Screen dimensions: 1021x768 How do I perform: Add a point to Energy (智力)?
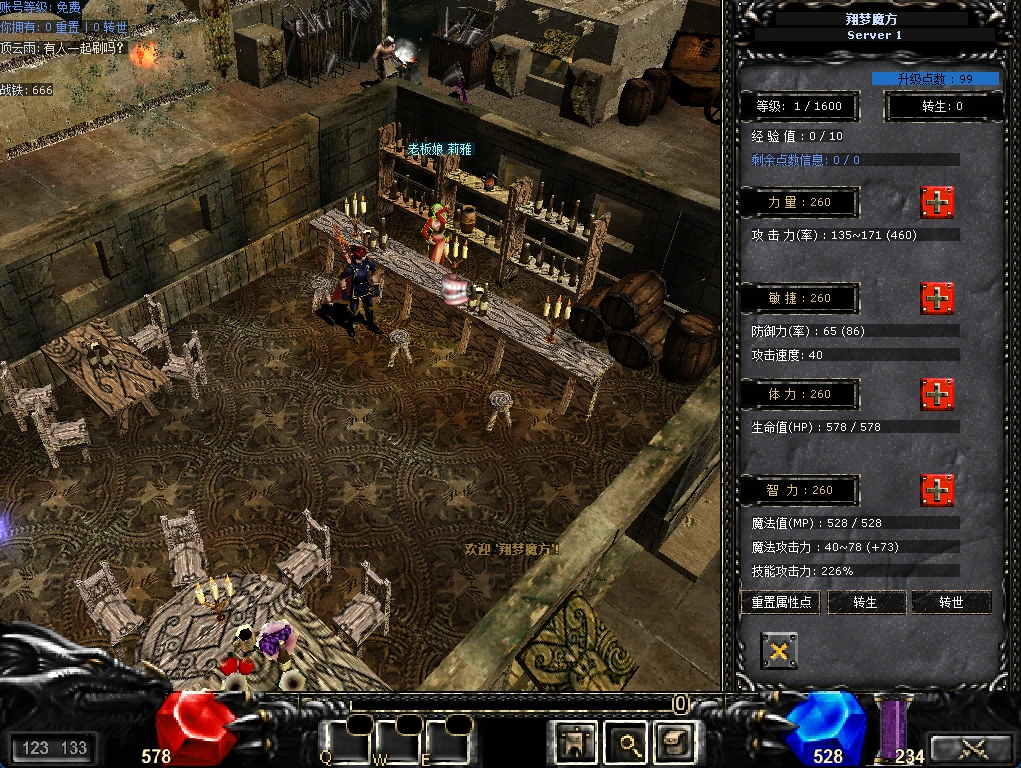tap(937, 490)
